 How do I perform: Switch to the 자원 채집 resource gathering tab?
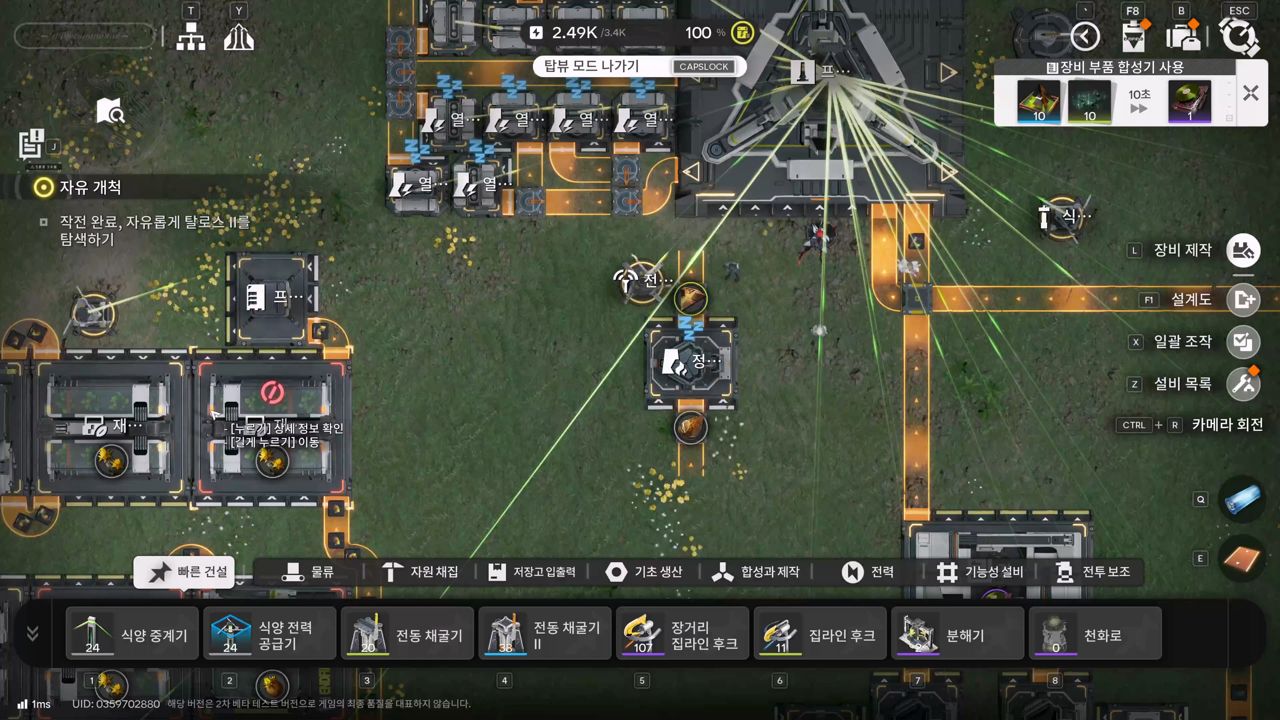coord(420,572)
